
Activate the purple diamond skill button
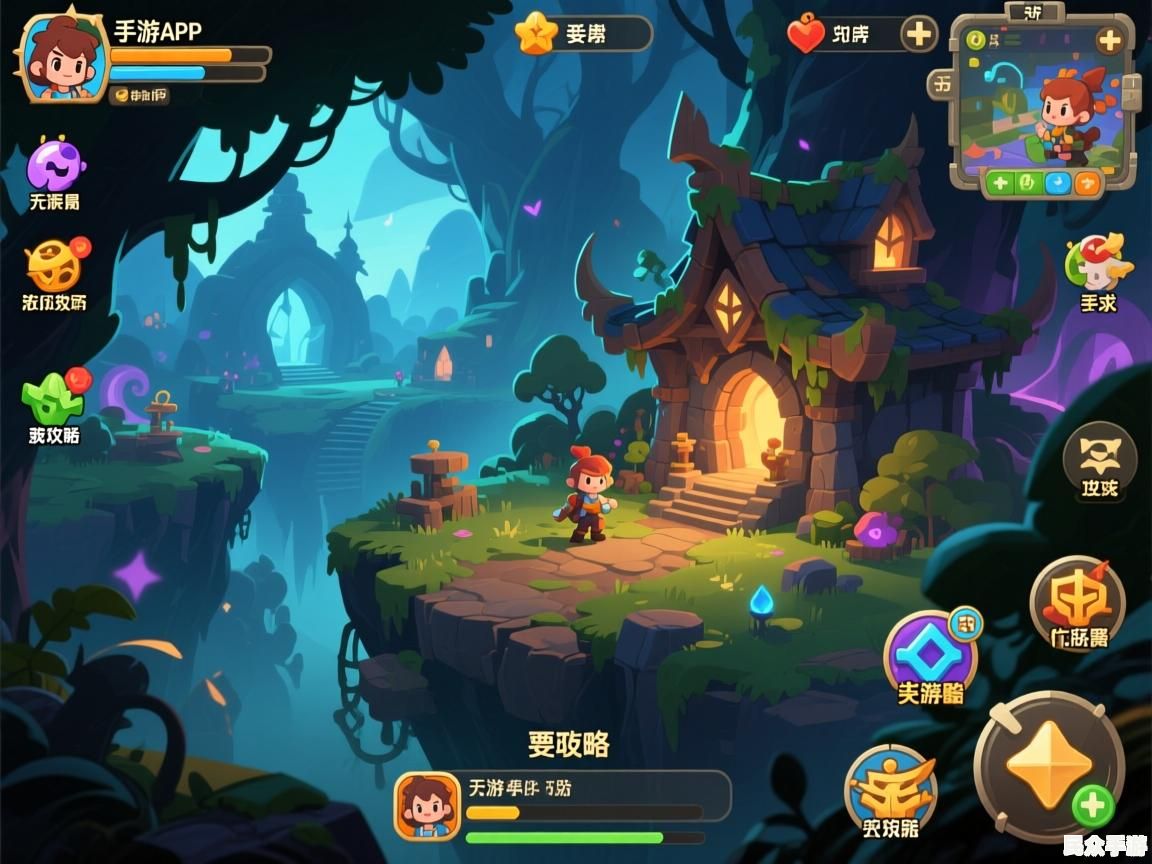[930, 655]
